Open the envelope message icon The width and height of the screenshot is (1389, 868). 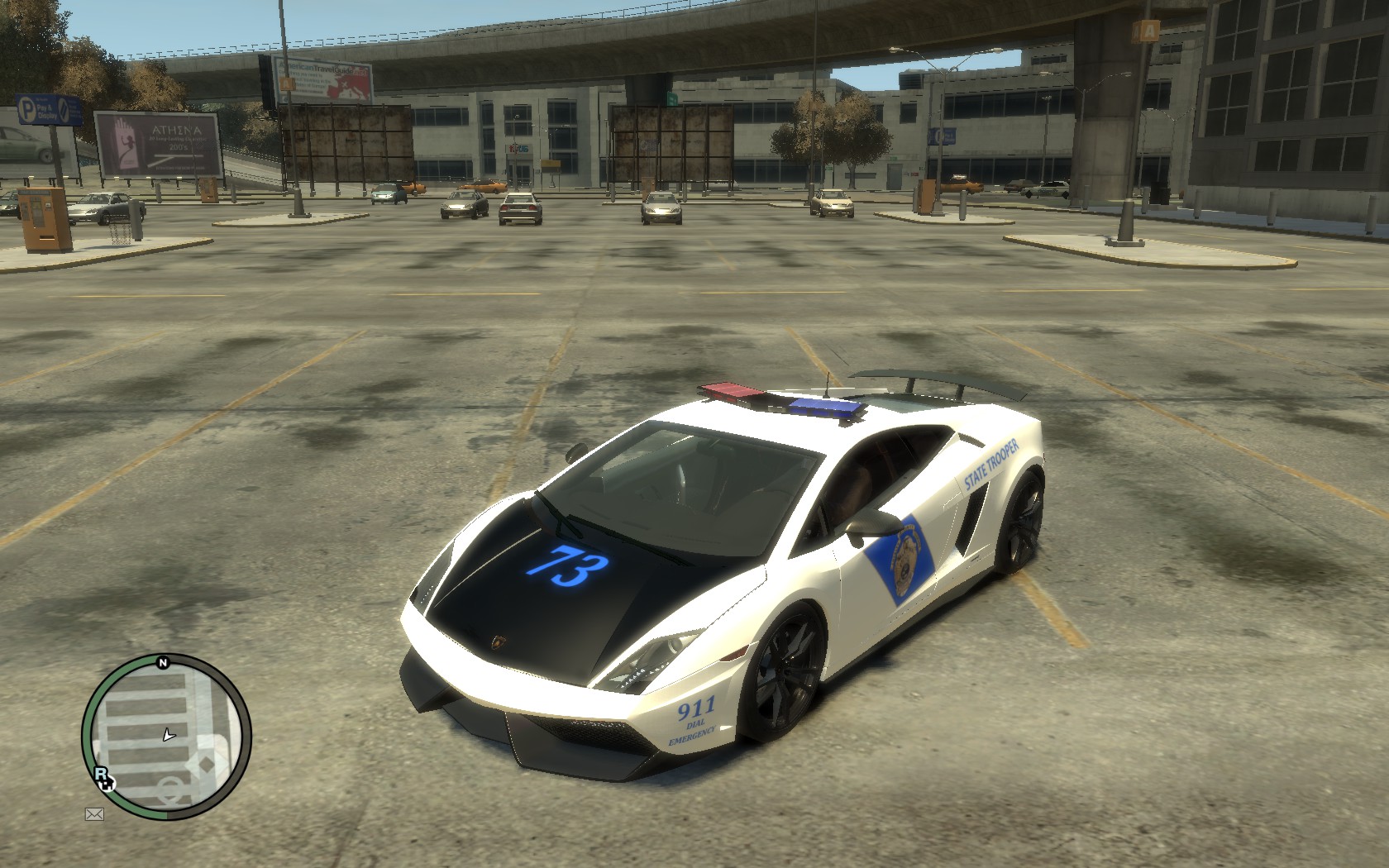pyautogui.click(x=94, y=814)
